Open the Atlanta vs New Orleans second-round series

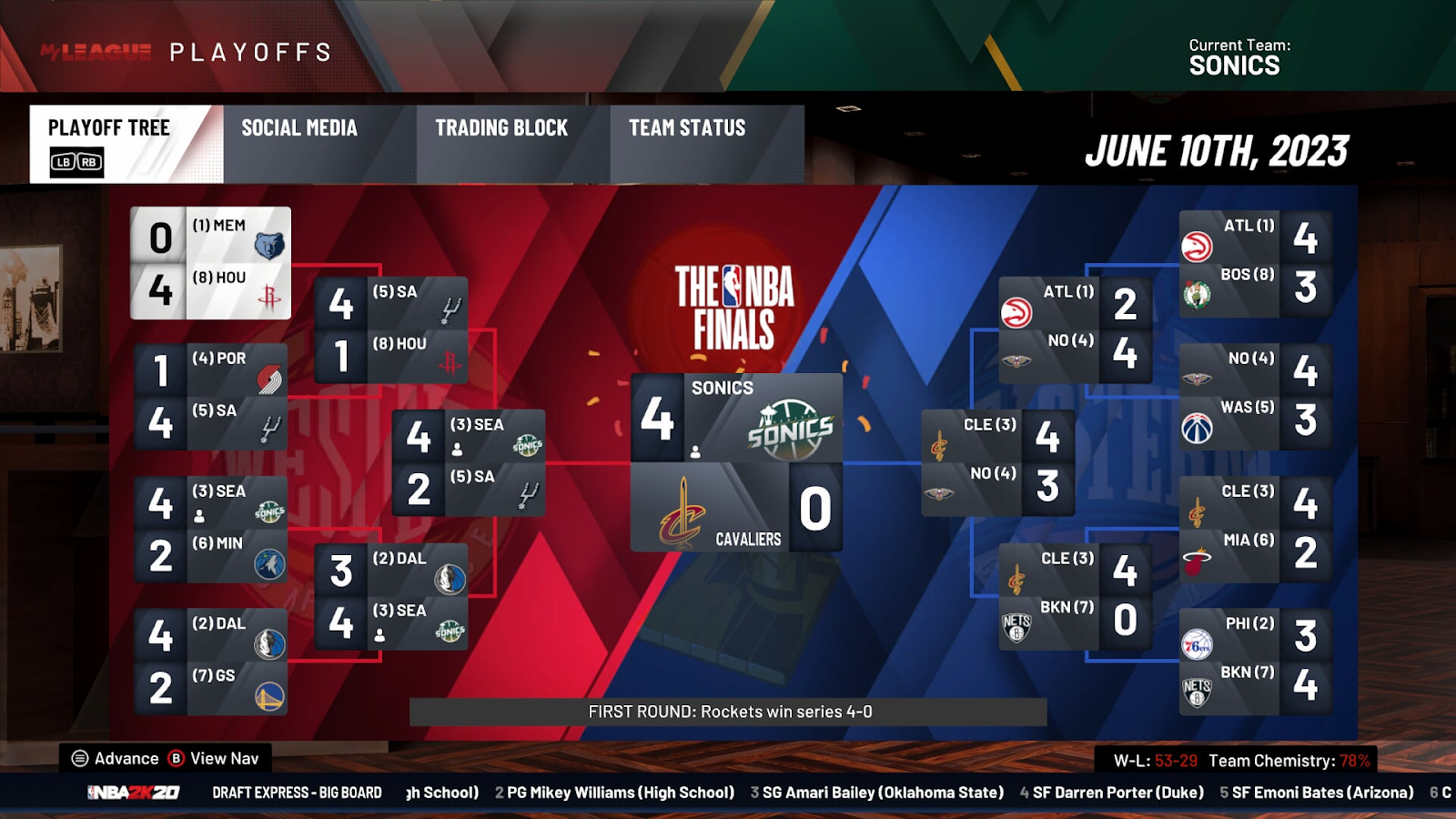(x=1076, y=329)
